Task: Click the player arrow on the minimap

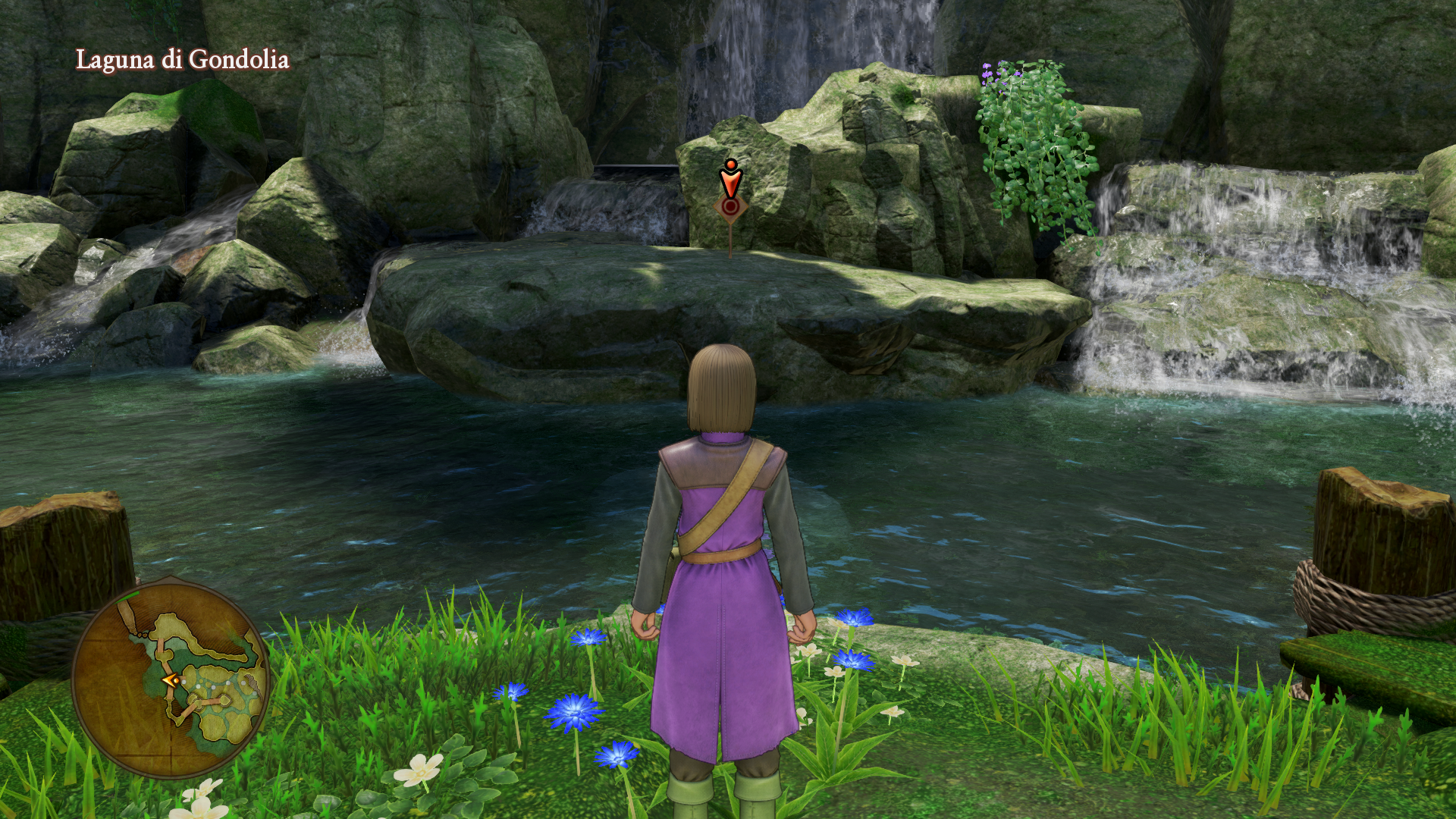Action: coord(171,680)
